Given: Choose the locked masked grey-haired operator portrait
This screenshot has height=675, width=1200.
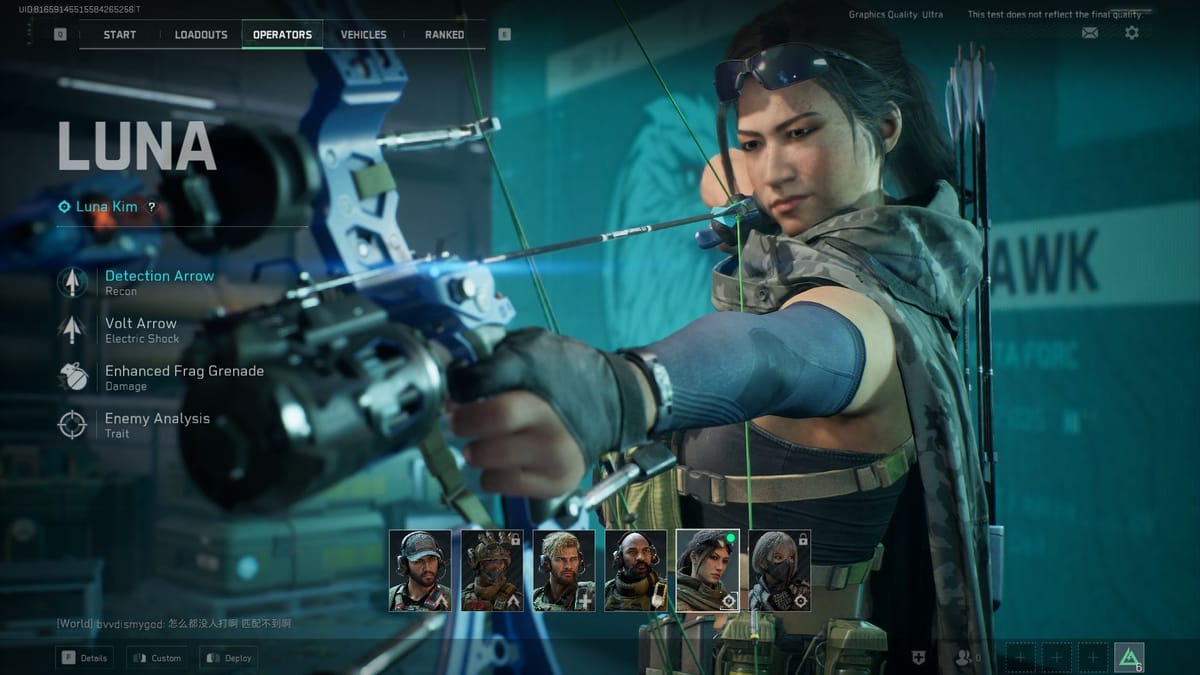Looking at the screenshot, I should (x=780, y=570).
